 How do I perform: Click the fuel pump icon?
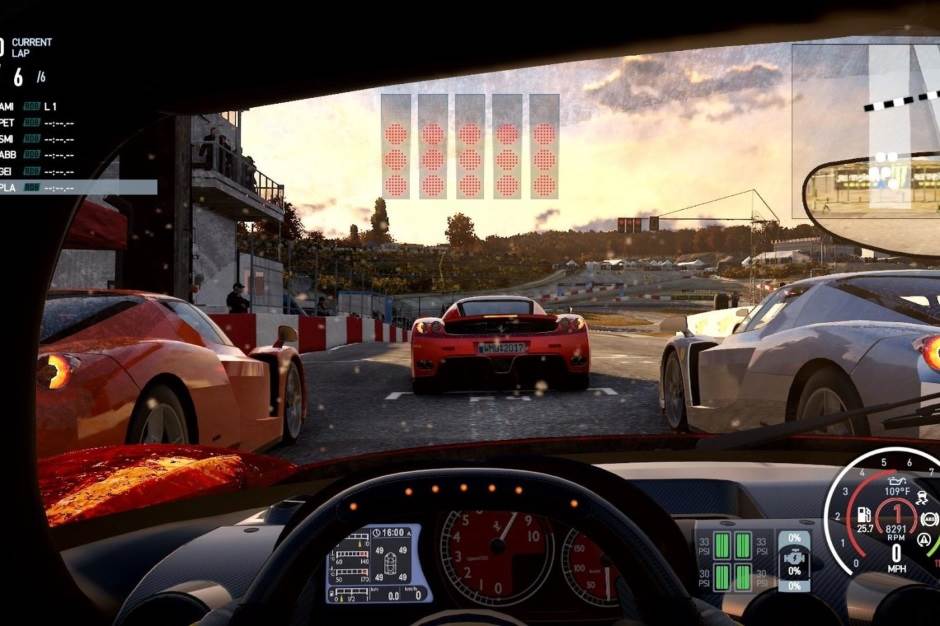866,513
